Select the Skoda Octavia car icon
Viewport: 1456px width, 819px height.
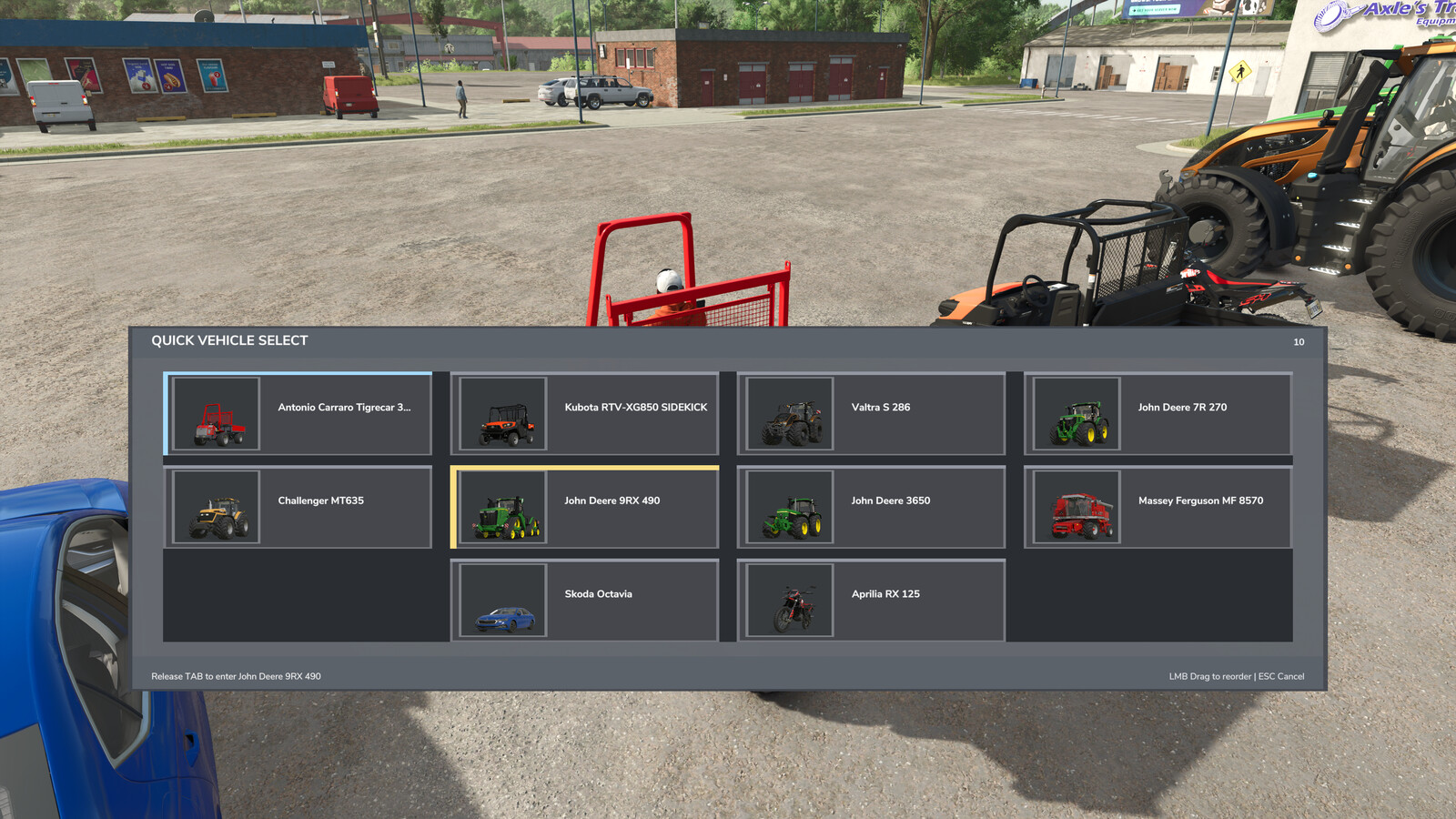click(x=502, y=600)
